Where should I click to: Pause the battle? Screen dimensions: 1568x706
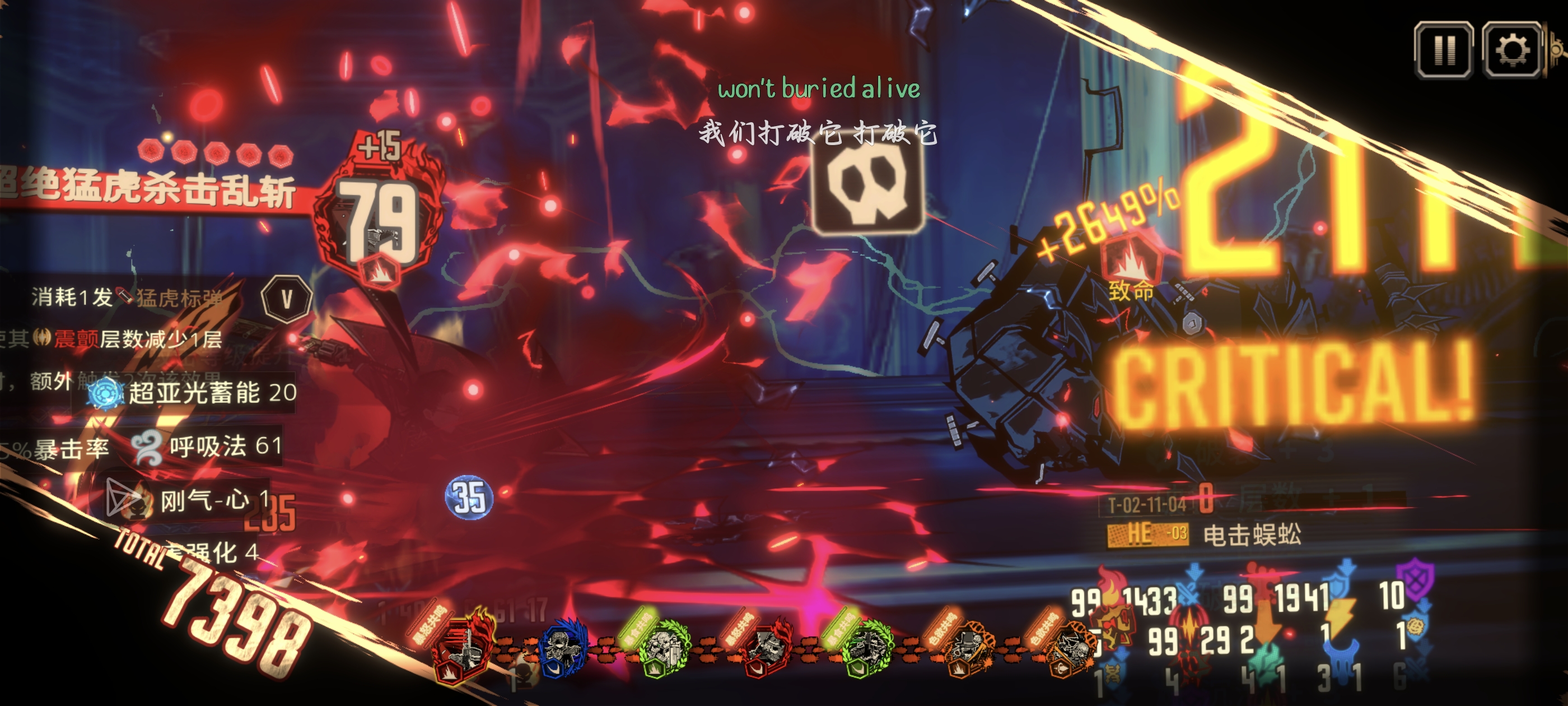1444,50
